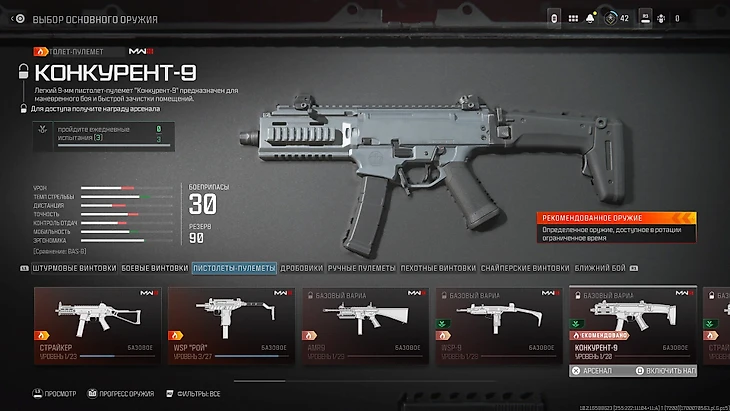
Task: Open the Боевые винтовки category
Action: 154,268
